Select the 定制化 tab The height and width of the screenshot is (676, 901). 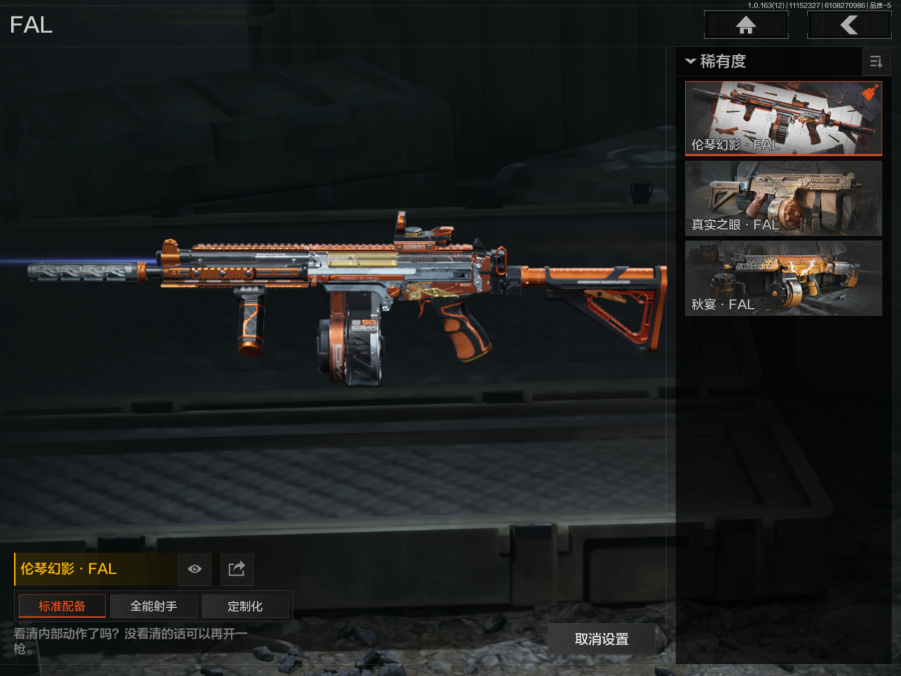pos(245,606)
